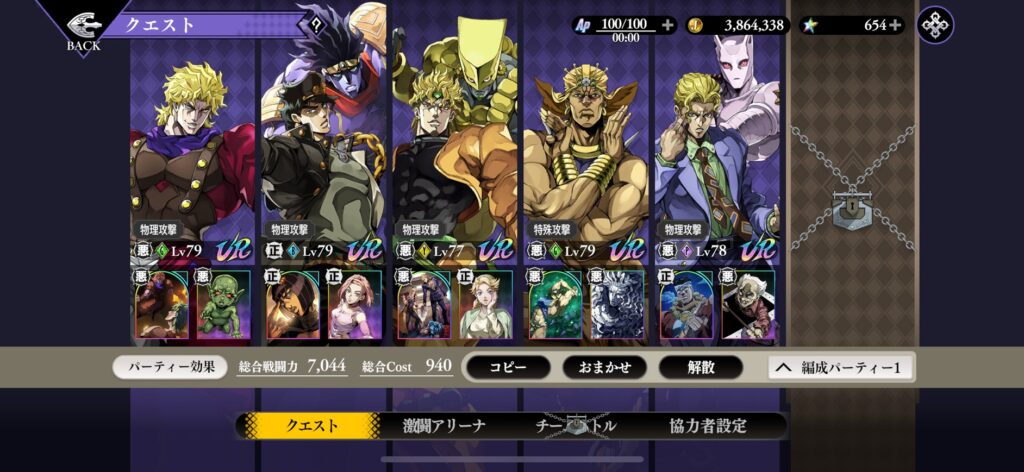Show パーティー効果 party effects

click(x=170, y=367)
